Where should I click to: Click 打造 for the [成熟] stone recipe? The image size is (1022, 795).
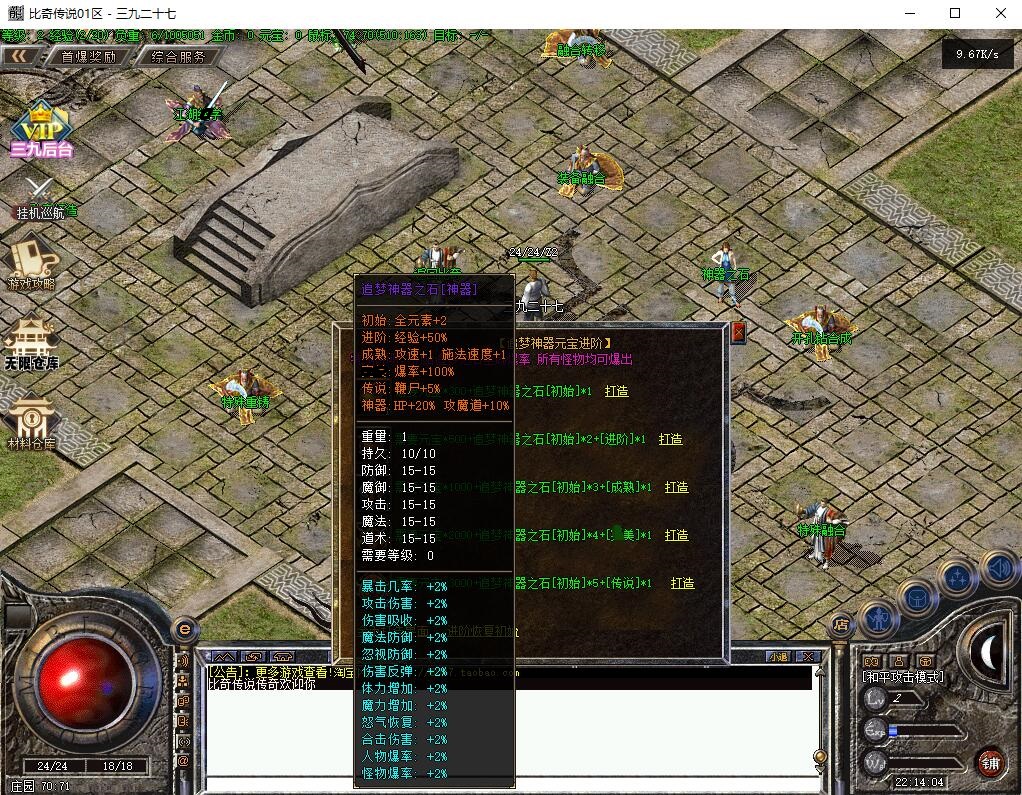tap(677, 487)
